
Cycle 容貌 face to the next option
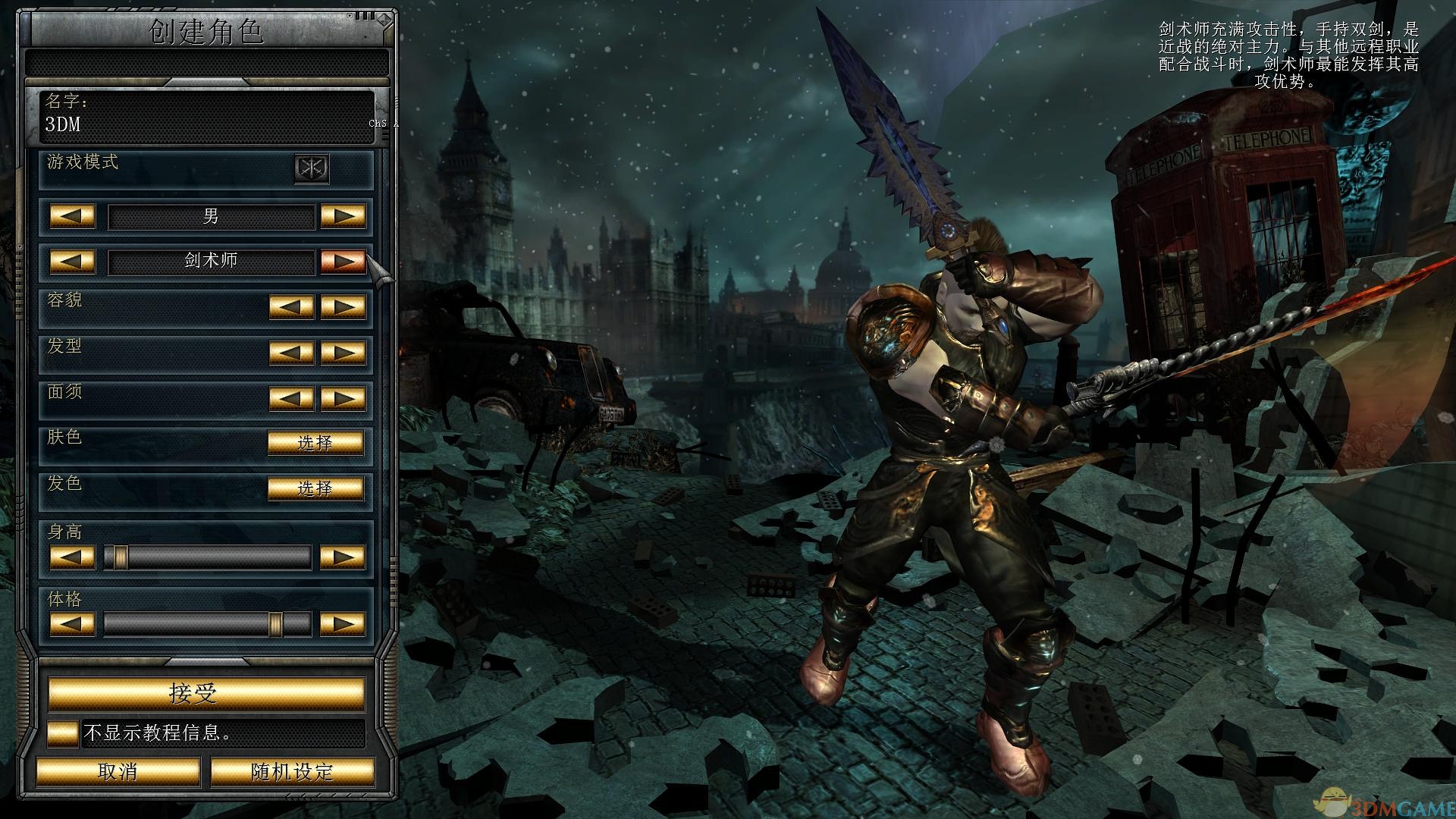pos(343,306)
